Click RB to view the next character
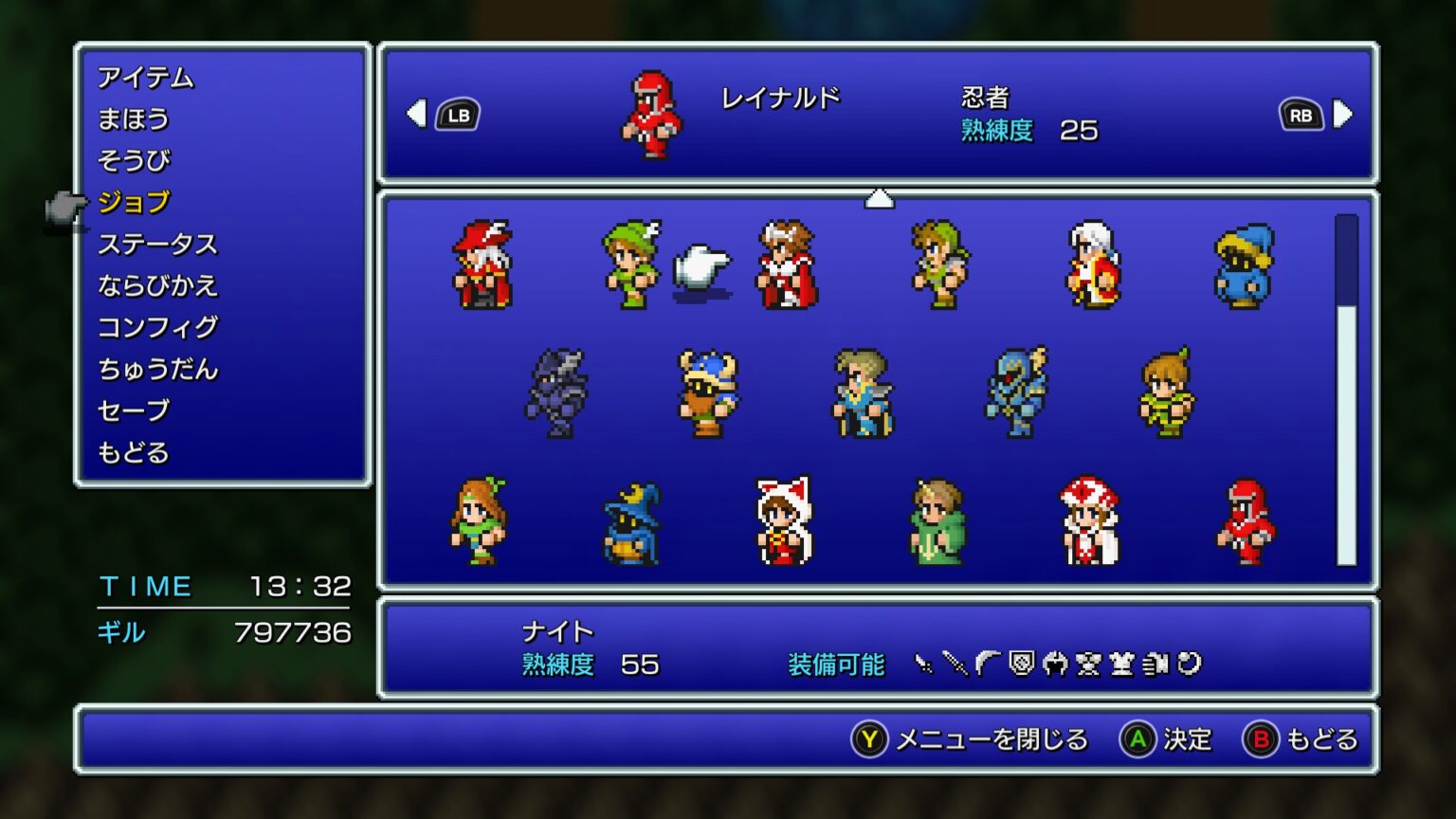This screenshot has height=819, width=1456. click(x=1301, y=114)
